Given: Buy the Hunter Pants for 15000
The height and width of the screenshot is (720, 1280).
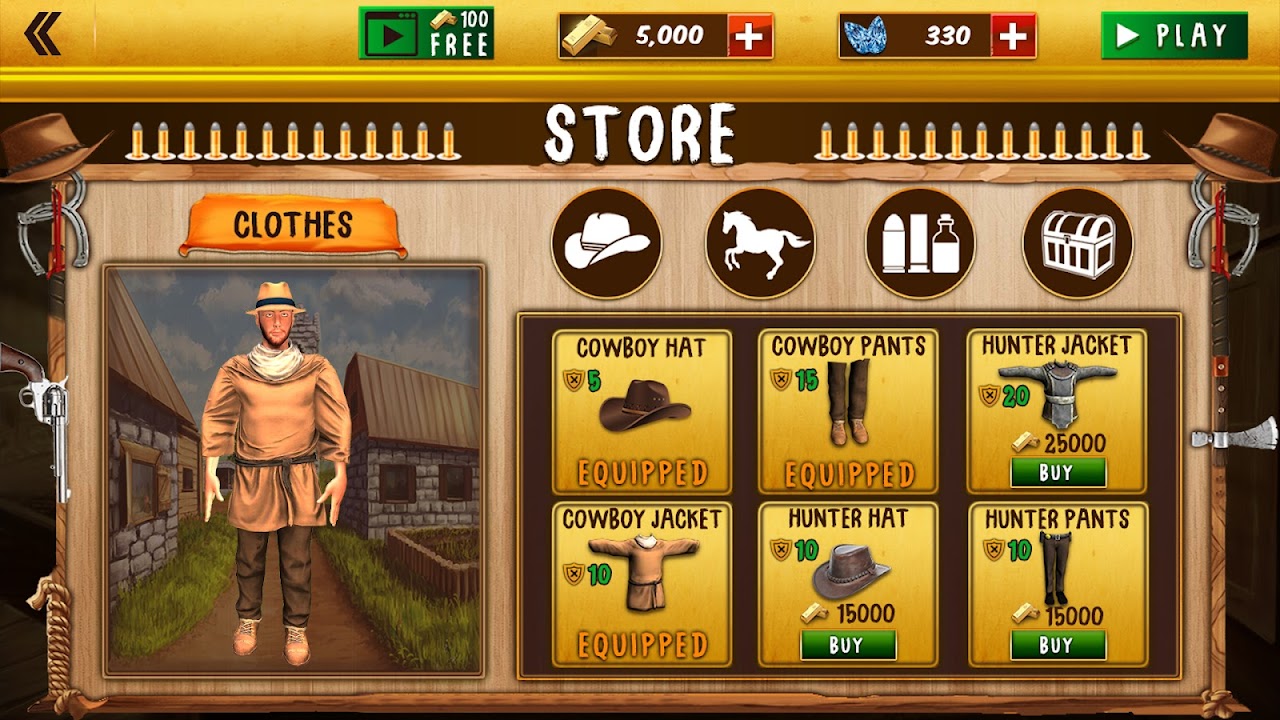Looking at the screenshot, I should pyautogui.click(x=1057, y=645).
